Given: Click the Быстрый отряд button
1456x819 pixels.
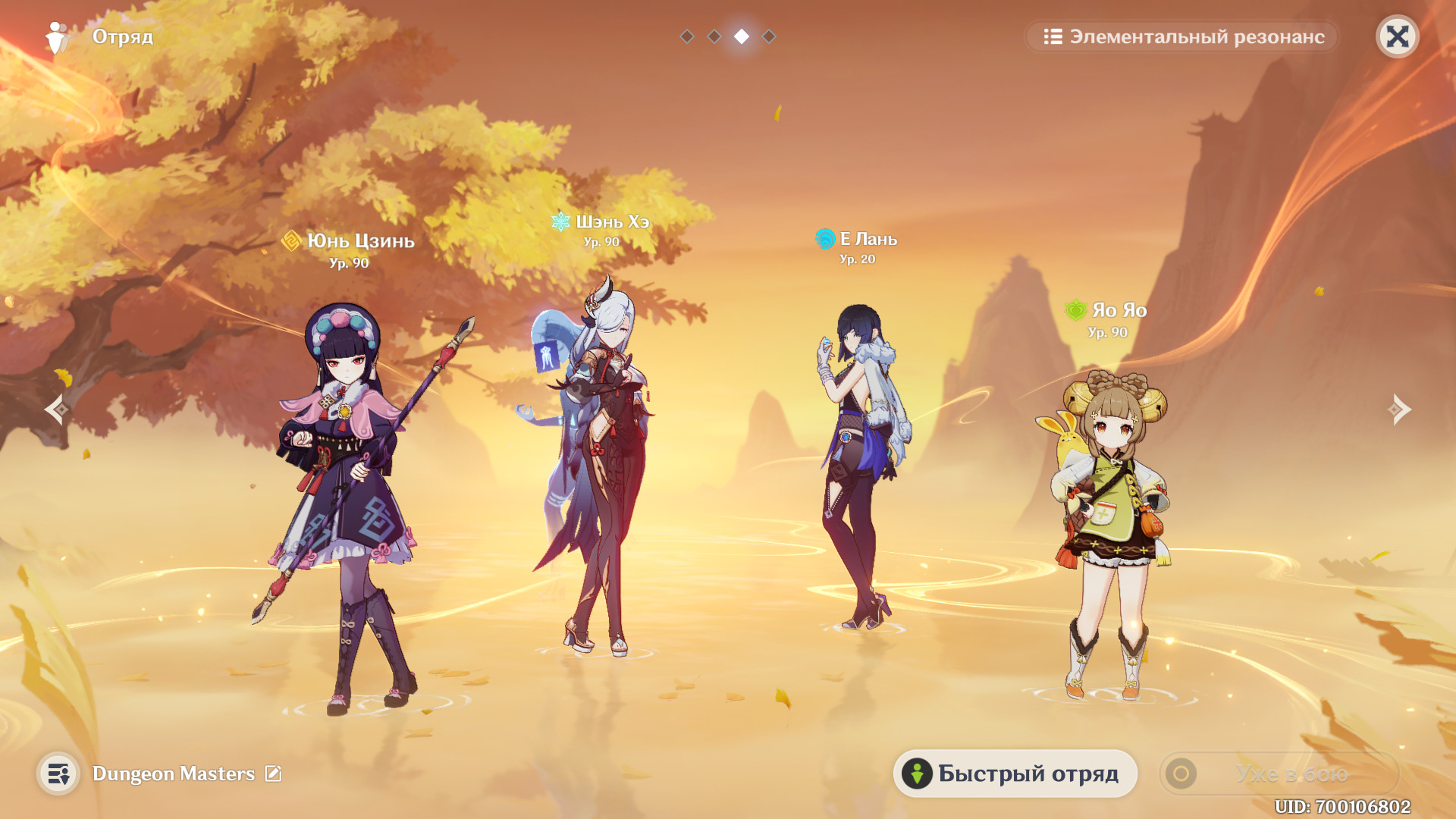Looking at the screenshot, I should coord(1015,773).
